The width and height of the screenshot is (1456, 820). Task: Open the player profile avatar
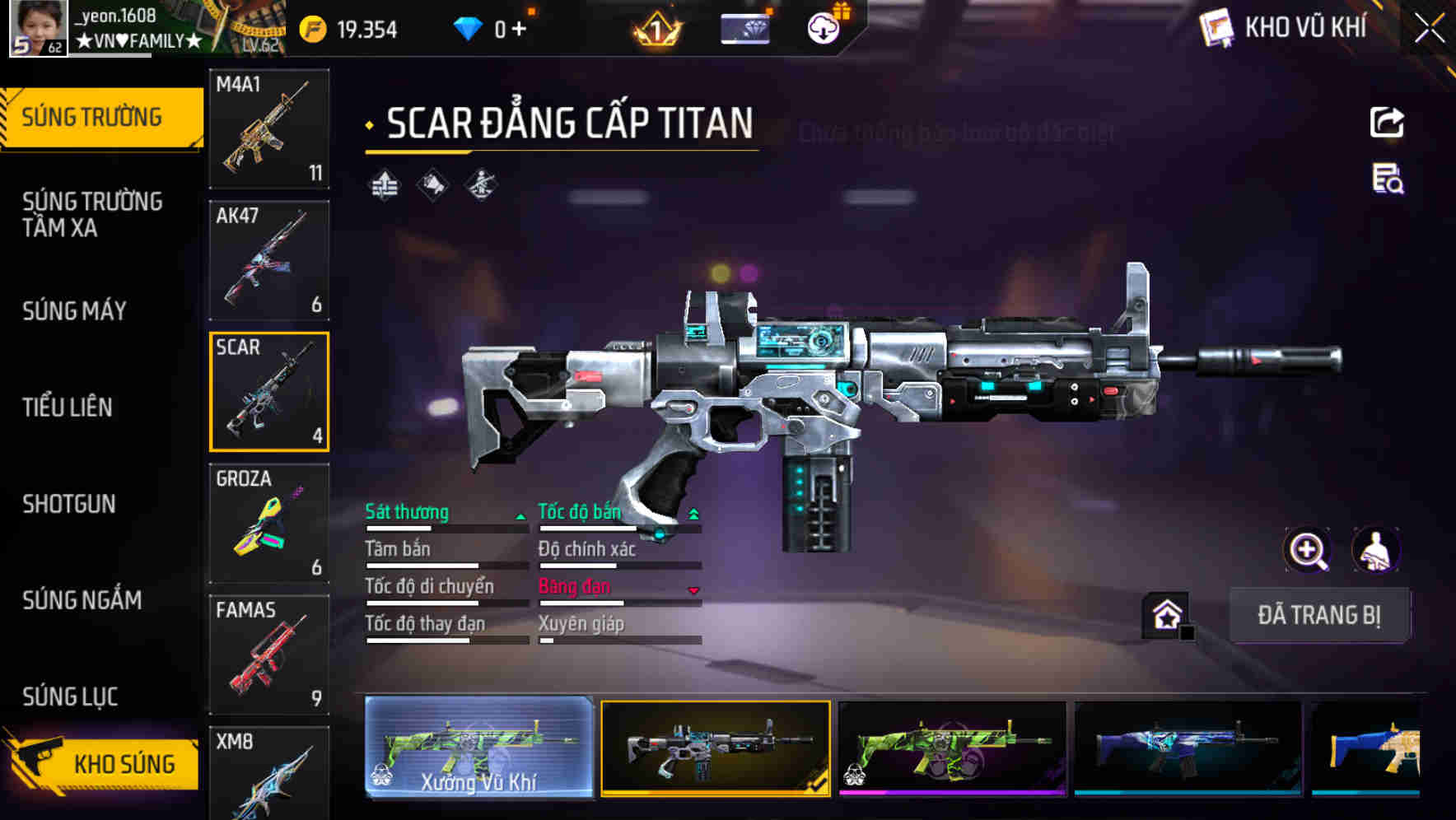pos(38,28)
